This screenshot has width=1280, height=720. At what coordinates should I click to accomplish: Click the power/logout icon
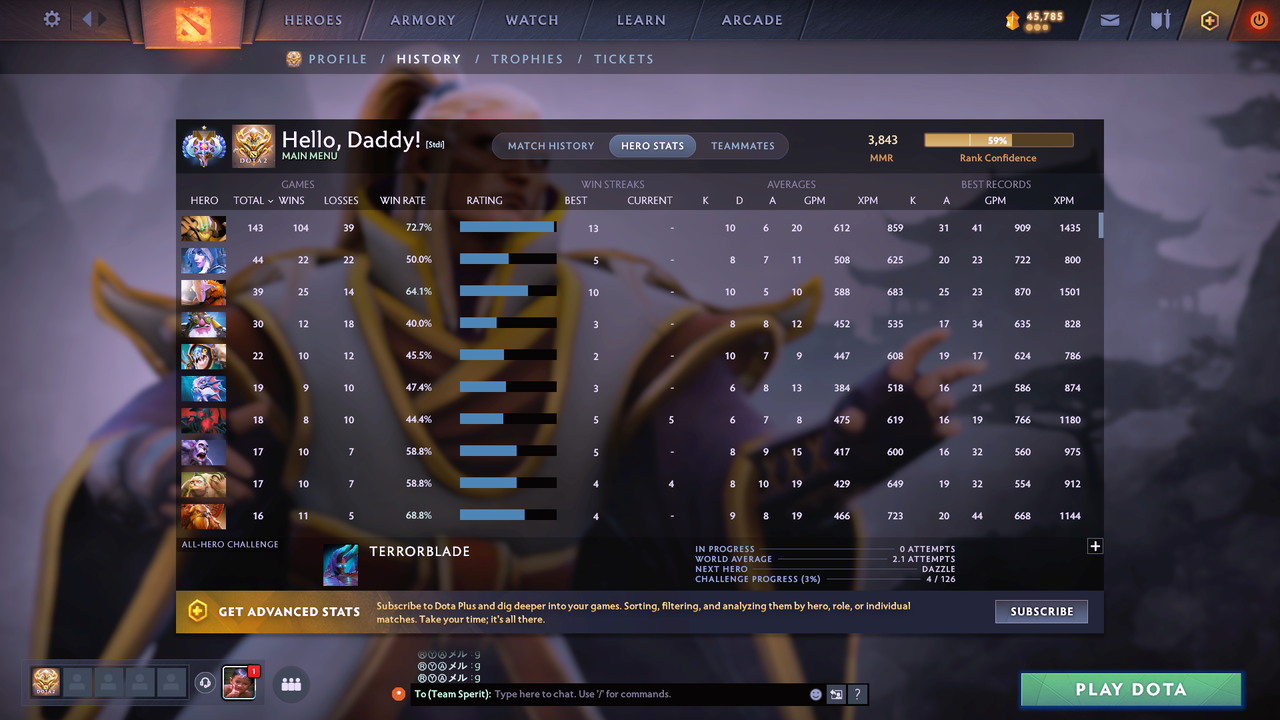1258,19
